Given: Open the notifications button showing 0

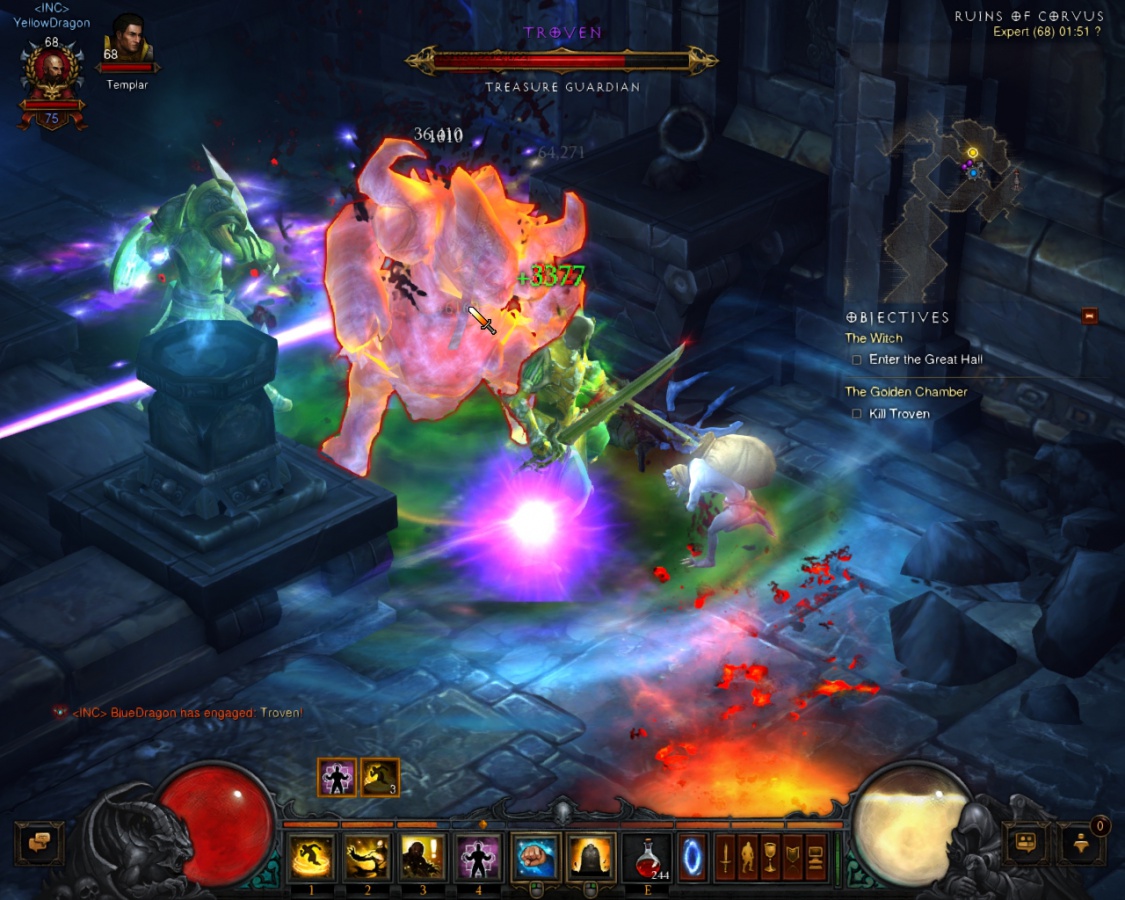Looking at the screenshot, I should pyautogui.click(x=1082, y=843).
